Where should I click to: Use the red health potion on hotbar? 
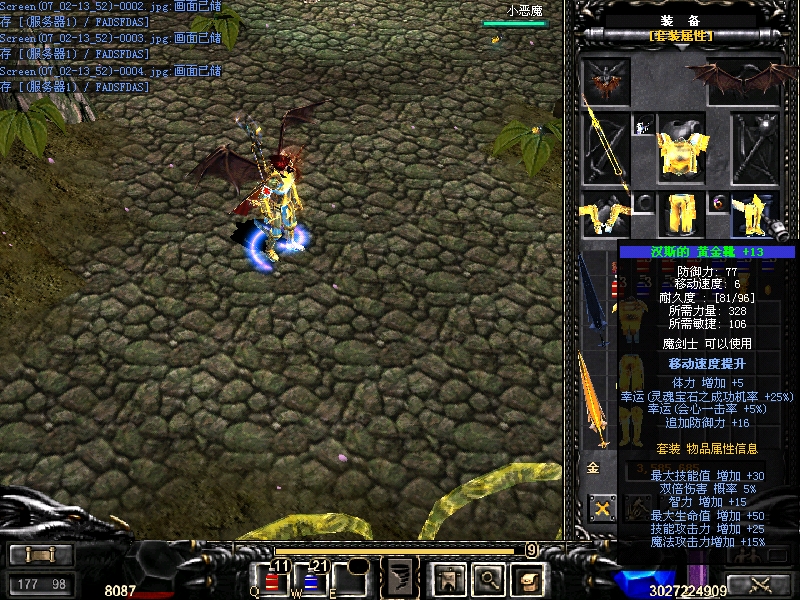271,580
